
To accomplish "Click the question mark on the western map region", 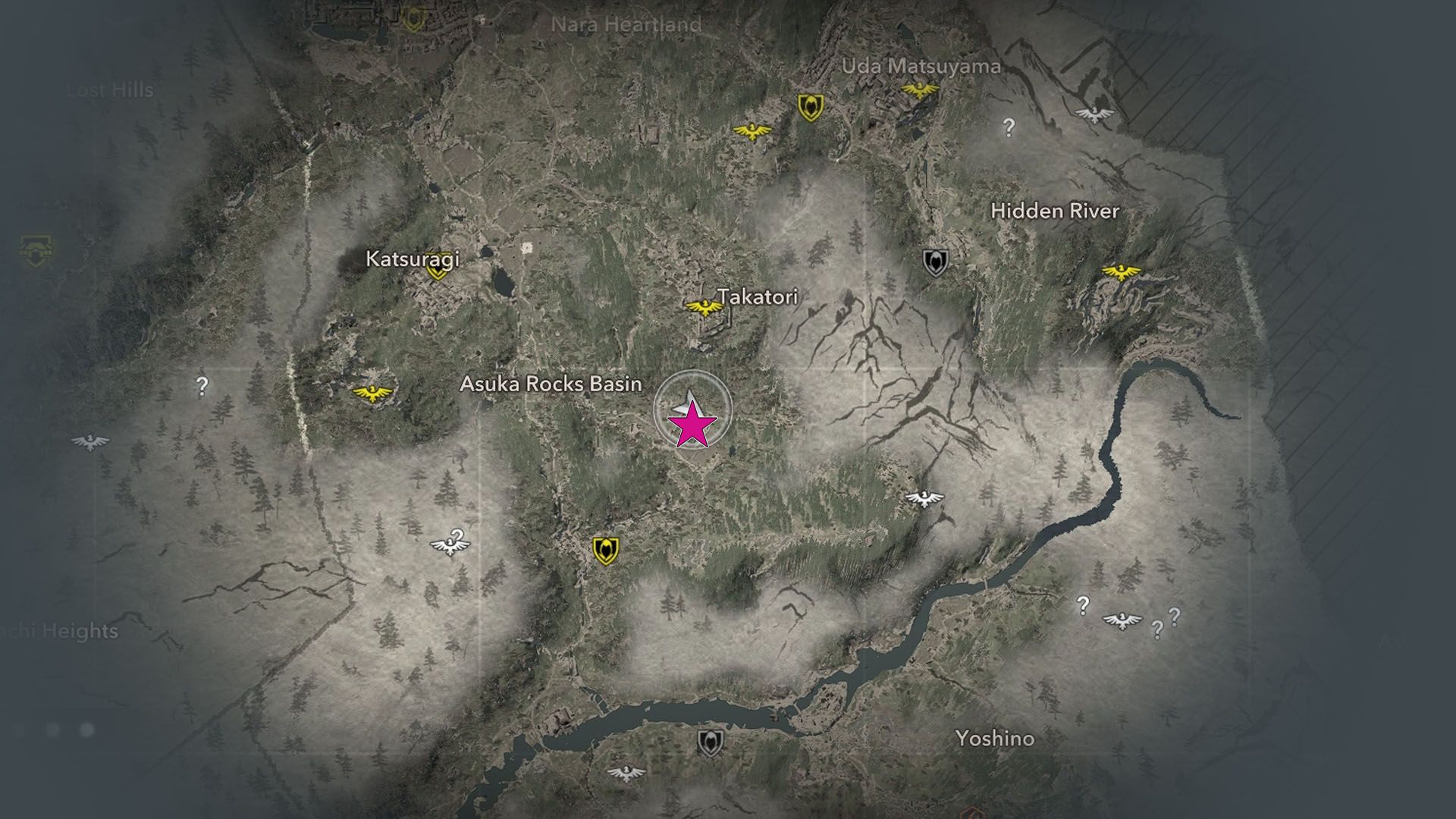I will 202,388.
